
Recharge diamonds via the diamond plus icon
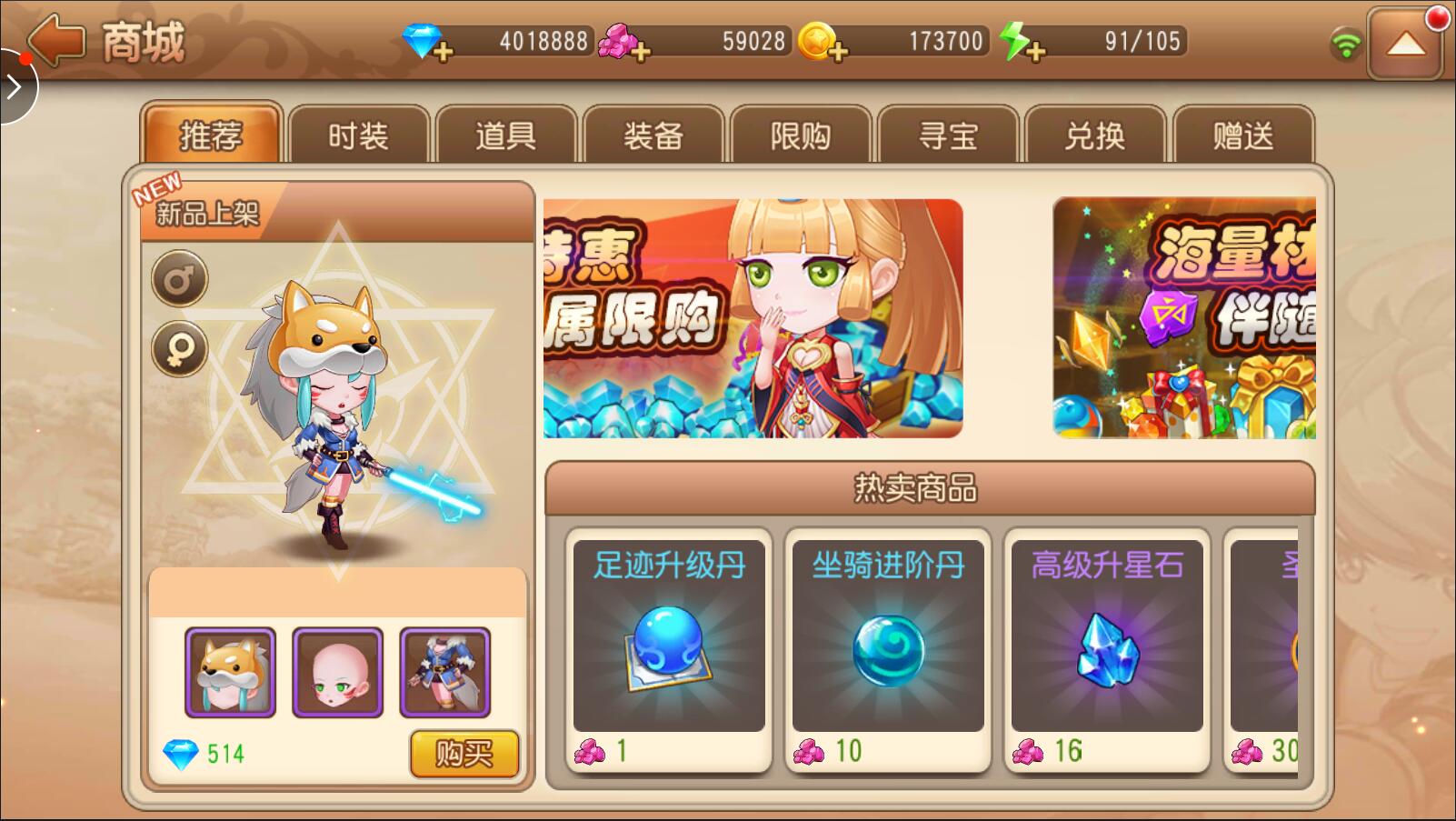point(444,51)
